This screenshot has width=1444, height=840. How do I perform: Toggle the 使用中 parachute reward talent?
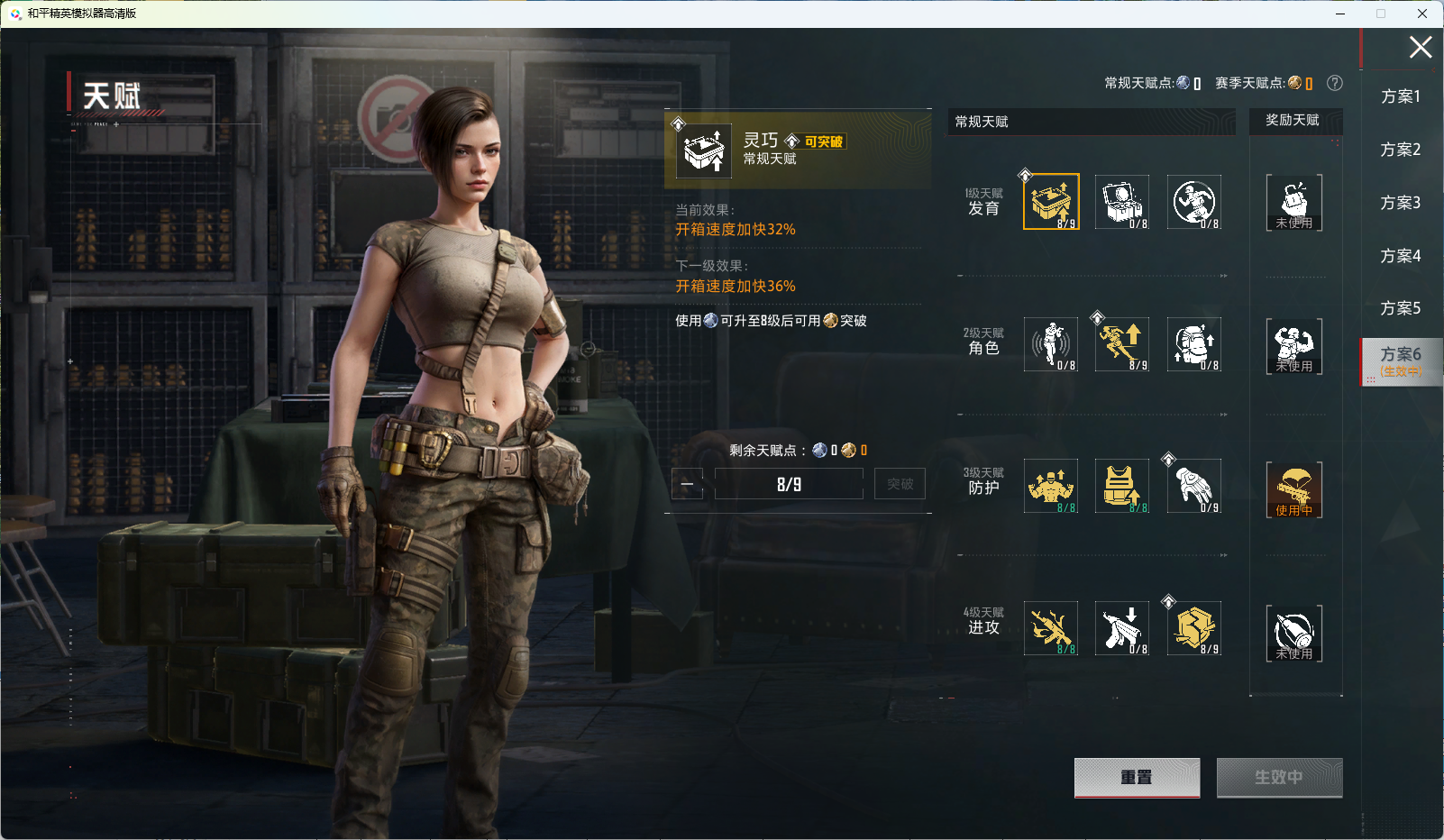tap(1294, 489)
